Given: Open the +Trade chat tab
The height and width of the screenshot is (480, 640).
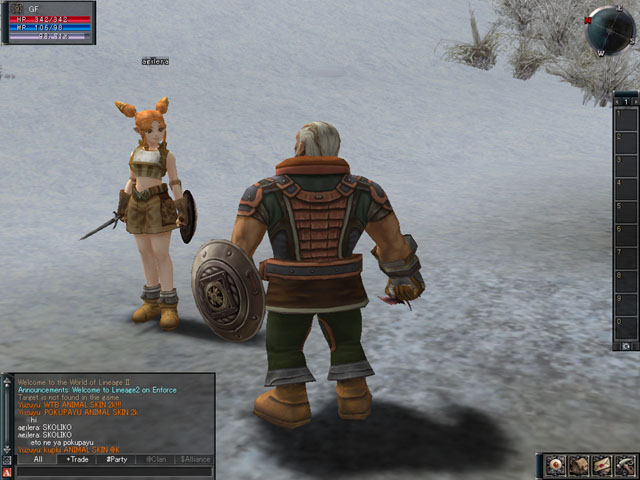Looking at the screenshot, I should click(76, 459).
